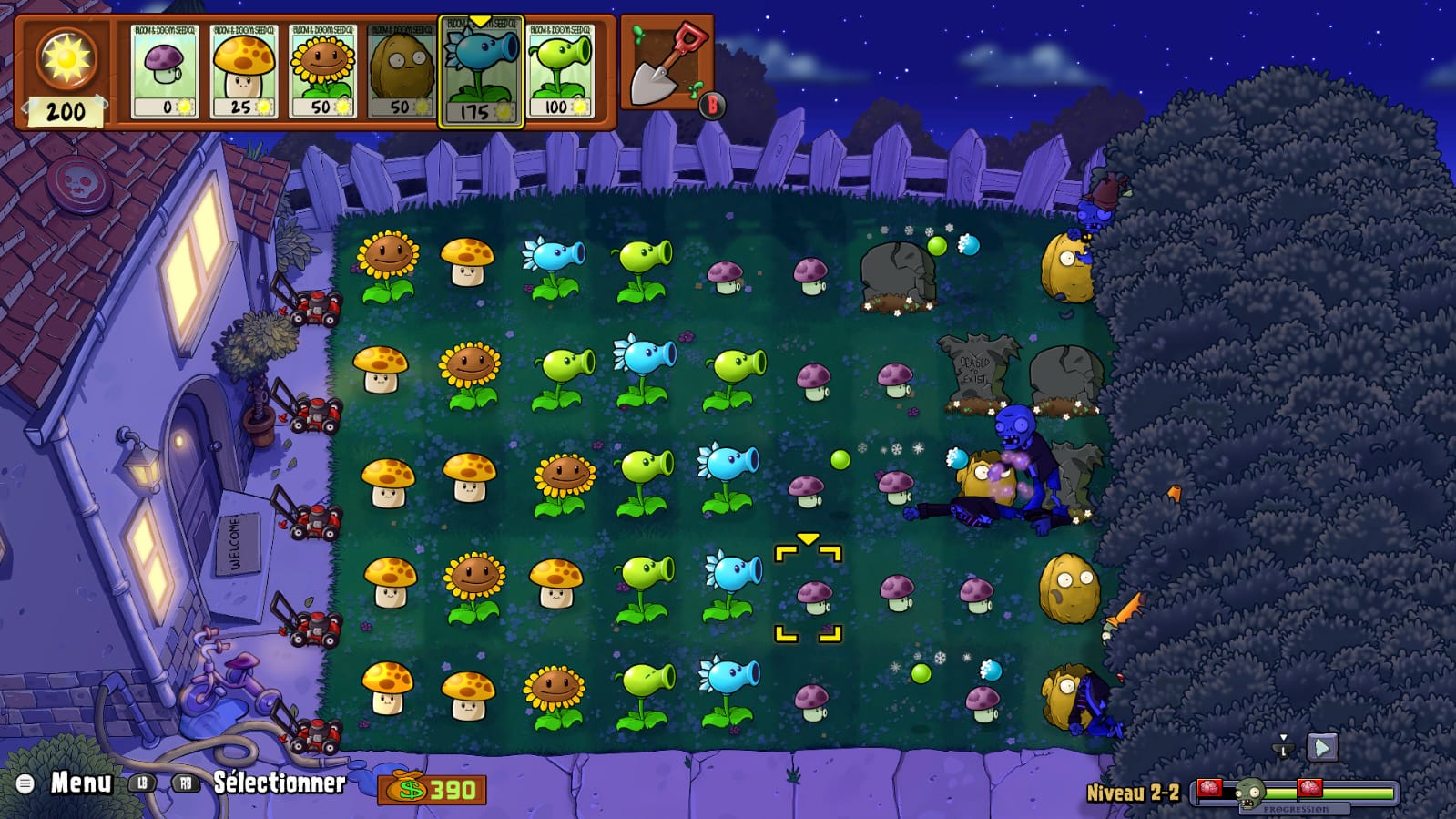Select the Puff-shroom seed packet

pos(164,71)
